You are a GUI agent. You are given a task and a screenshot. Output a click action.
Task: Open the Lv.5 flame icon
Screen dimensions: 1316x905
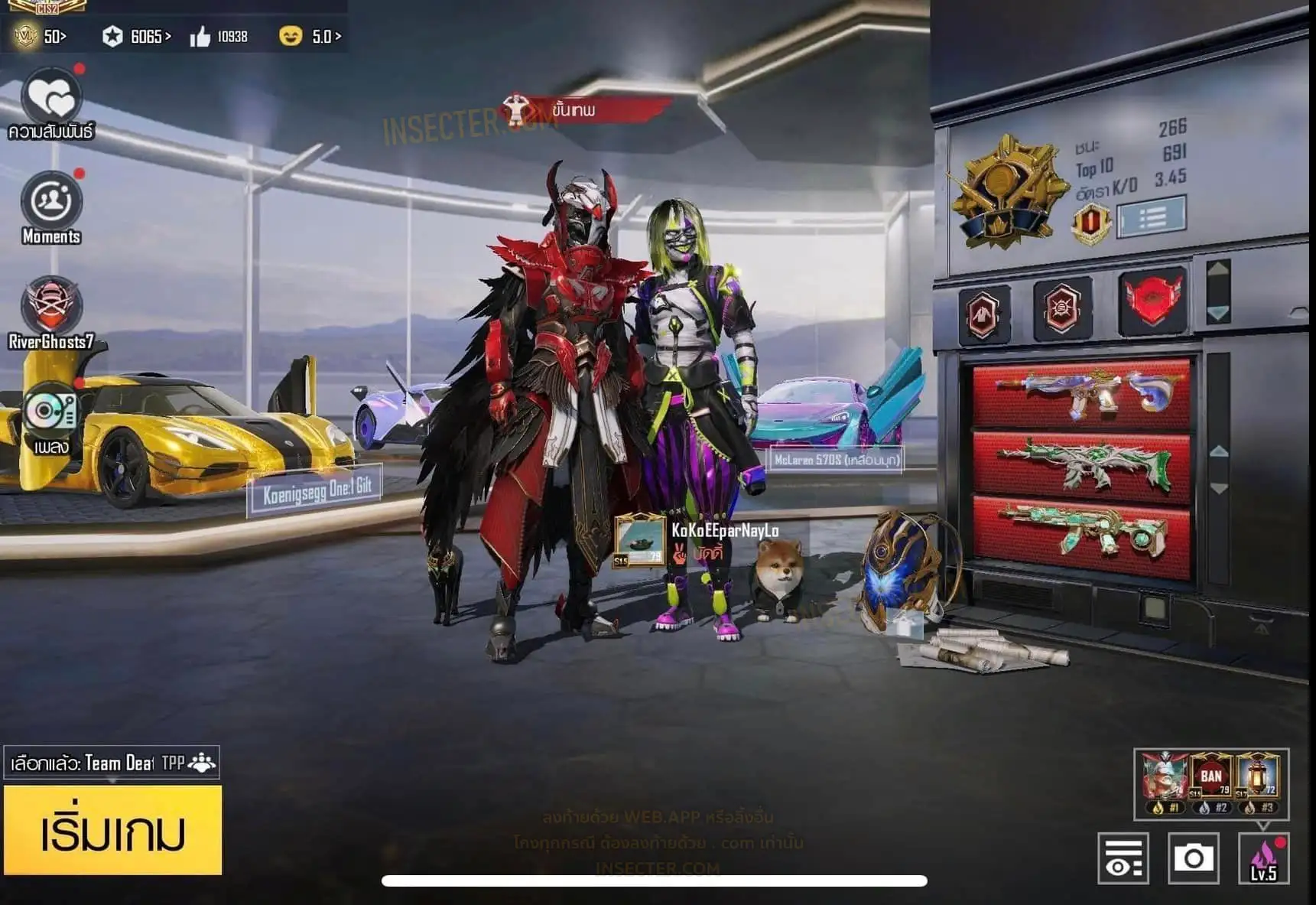(x=1263, y=858)
